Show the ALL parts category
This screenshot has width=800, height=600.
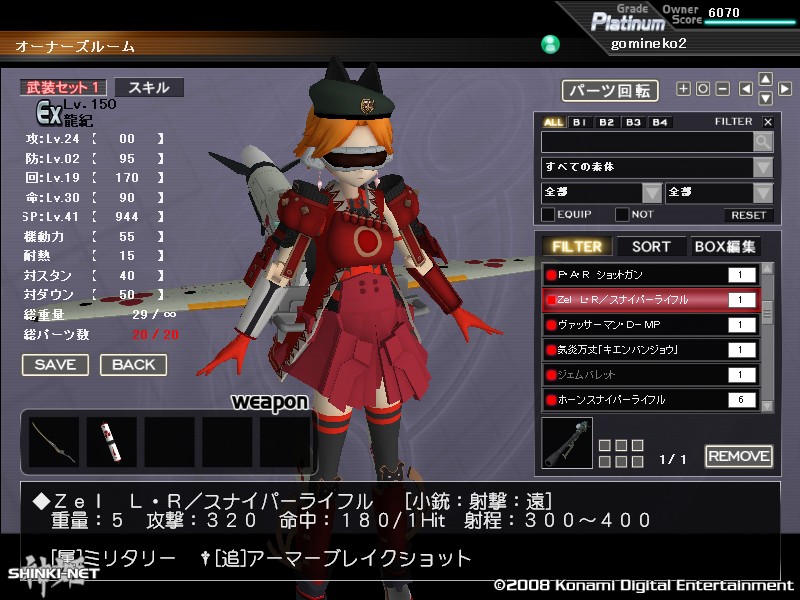tap(553, 122)
